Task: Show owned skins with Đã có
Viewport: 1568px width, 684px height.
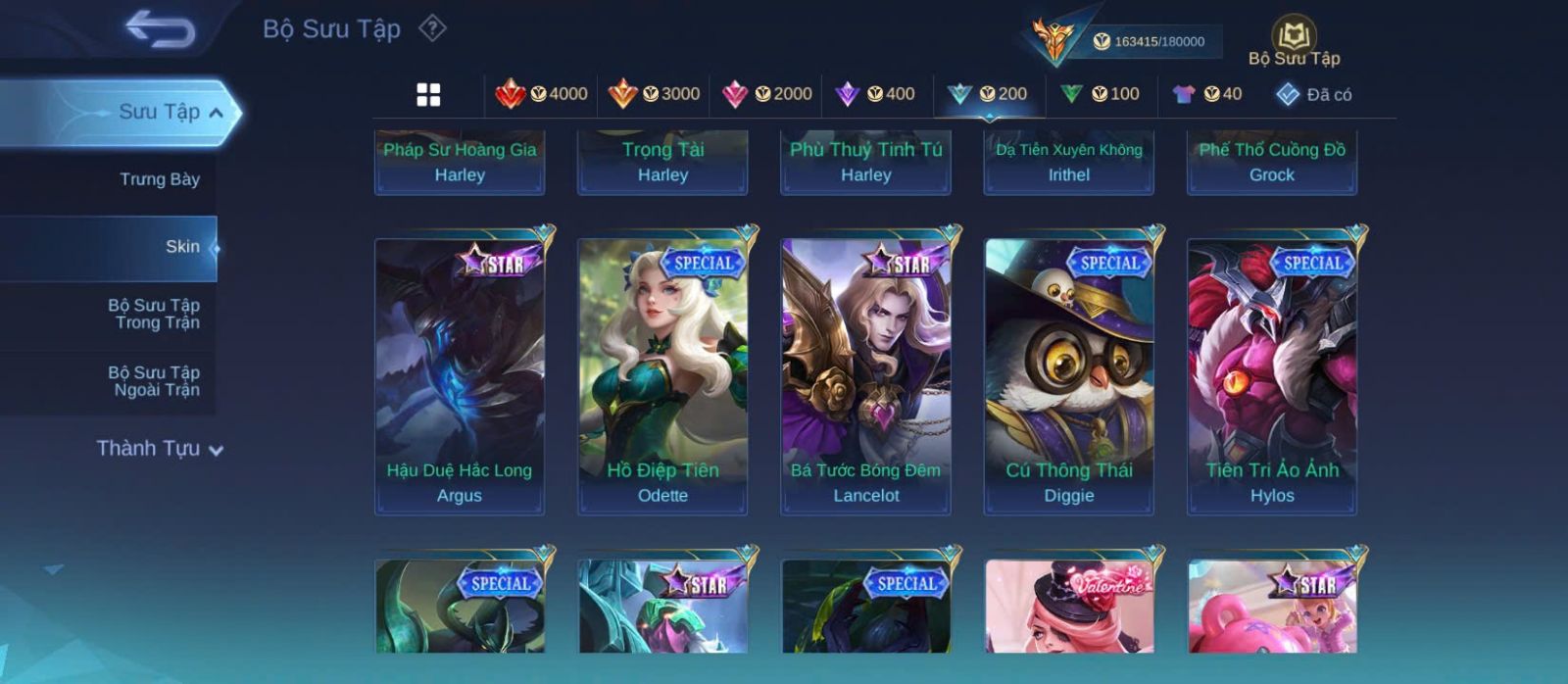Action: [x=1314, y=94]
